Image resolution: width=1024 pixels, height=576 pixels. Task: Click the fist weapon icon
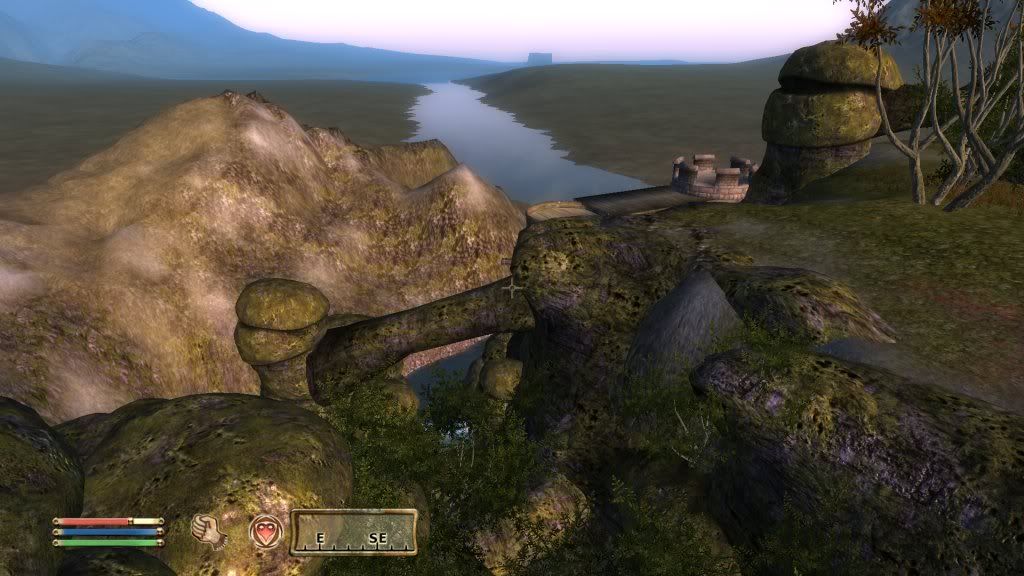coord(209,531)
